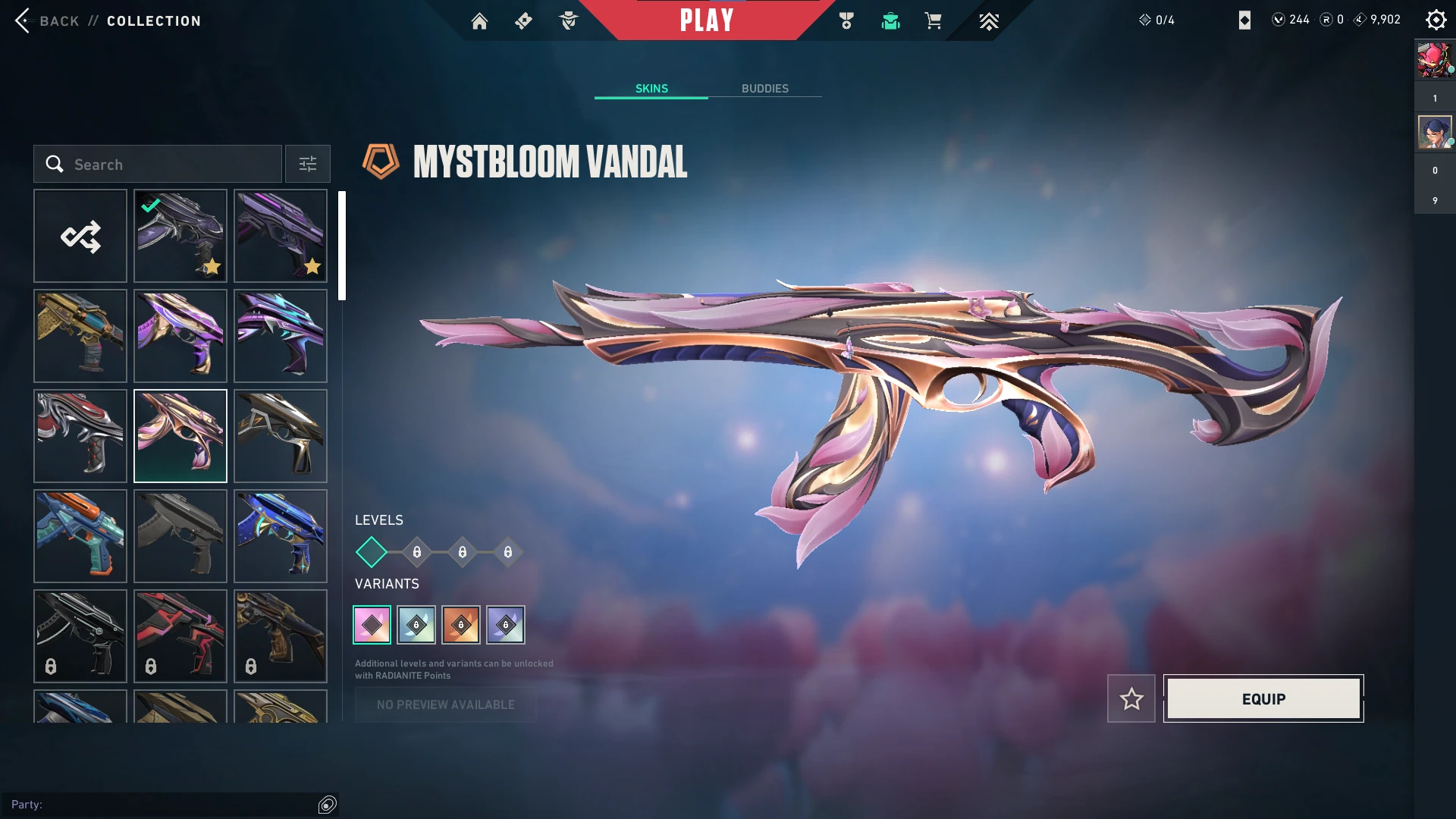The image size is (1456, 819).
Task: Equip the Mystbloom Vandal
Action: pos(1263,698)
